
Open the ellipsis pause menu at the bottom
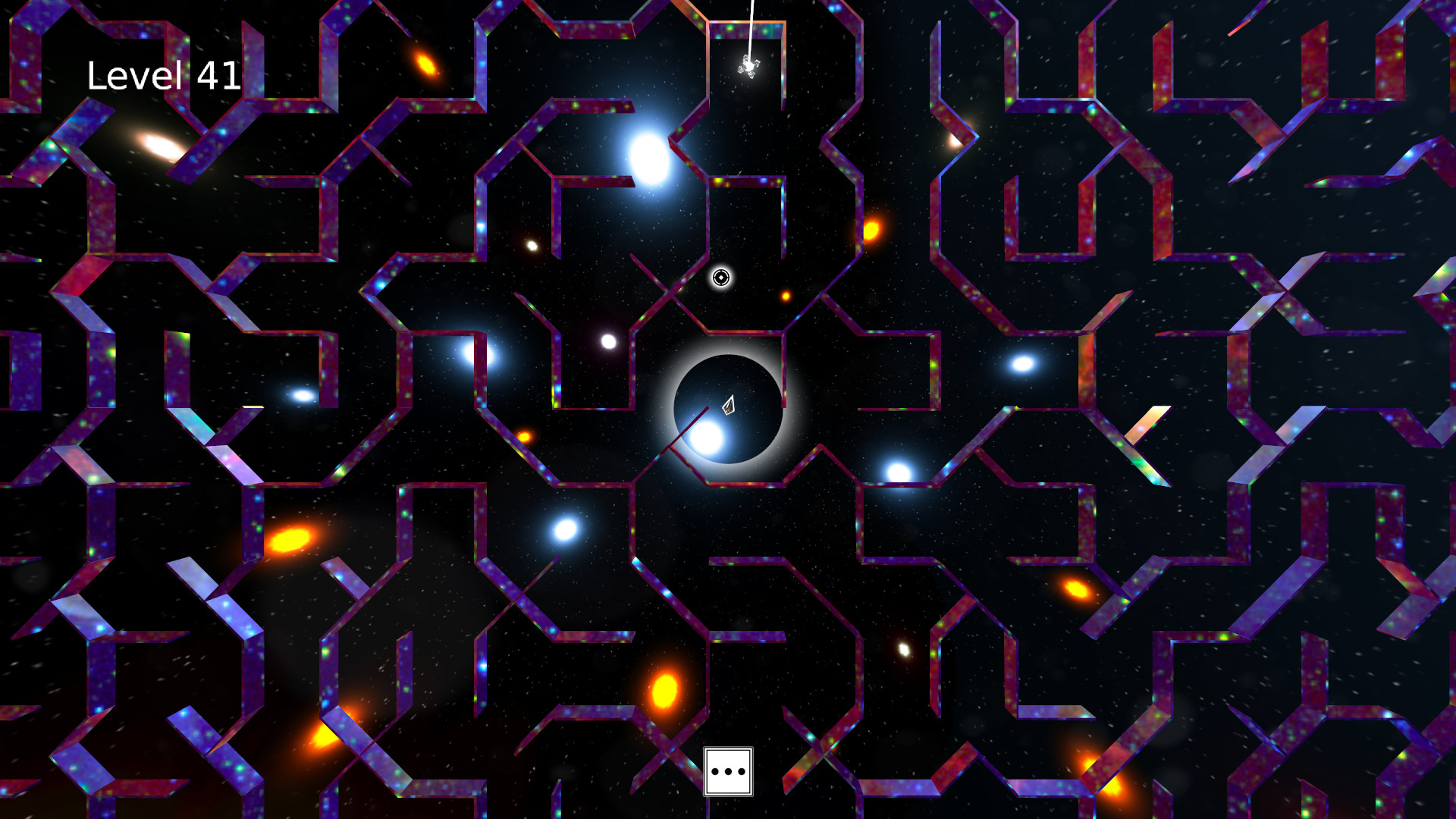(727, 771)
